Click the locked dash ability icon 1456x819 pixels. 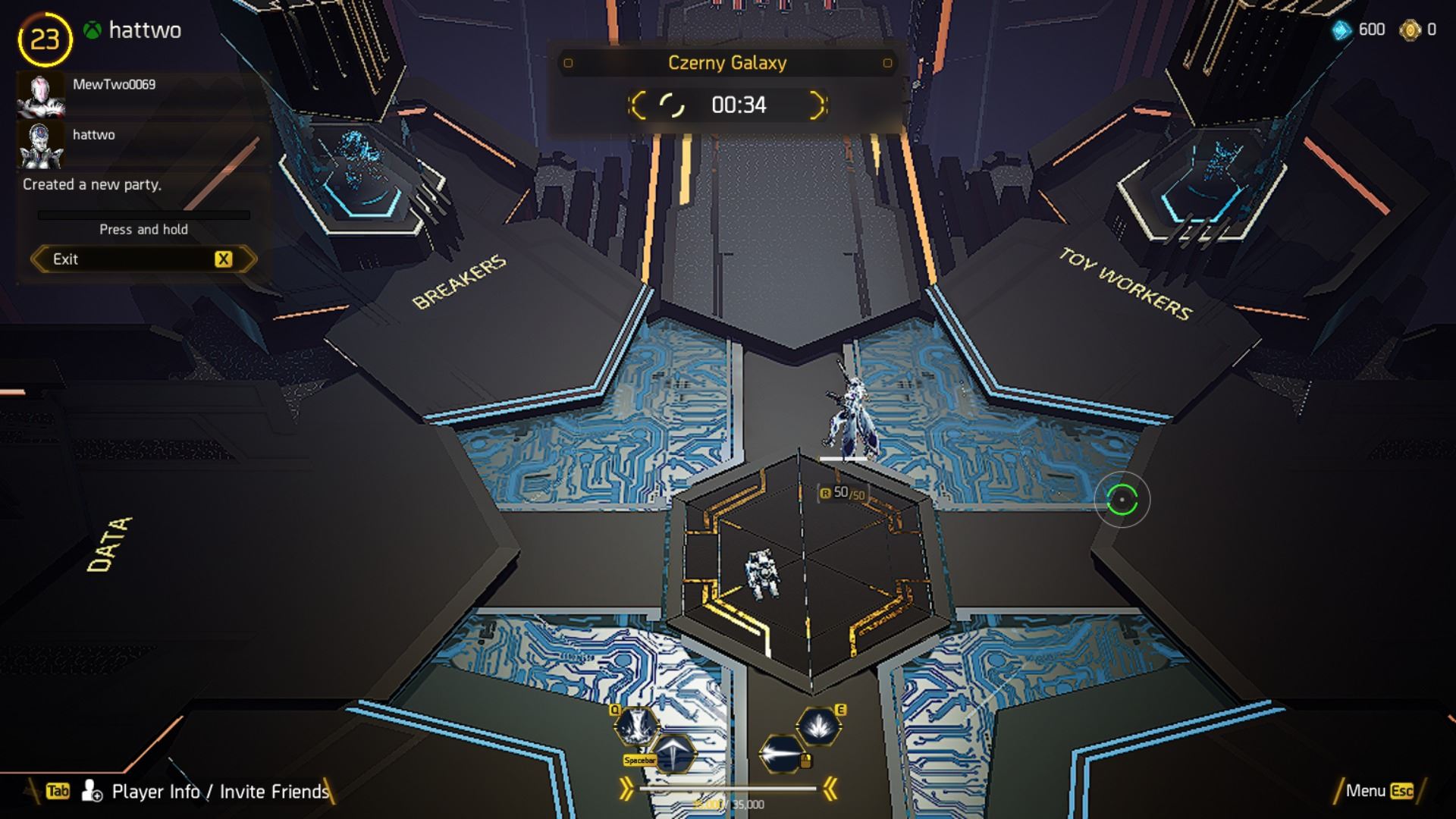coord(778,755)
